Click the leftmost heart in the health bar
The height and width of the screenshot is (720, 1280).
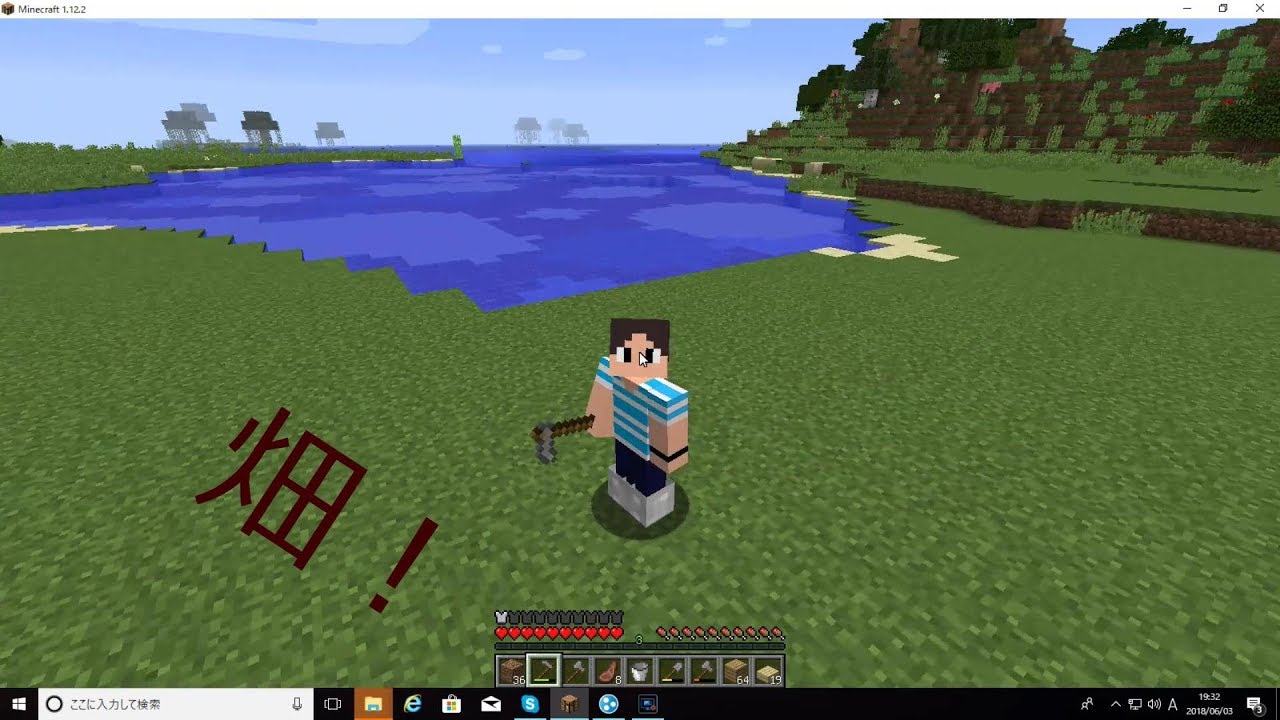coord(501,632)
